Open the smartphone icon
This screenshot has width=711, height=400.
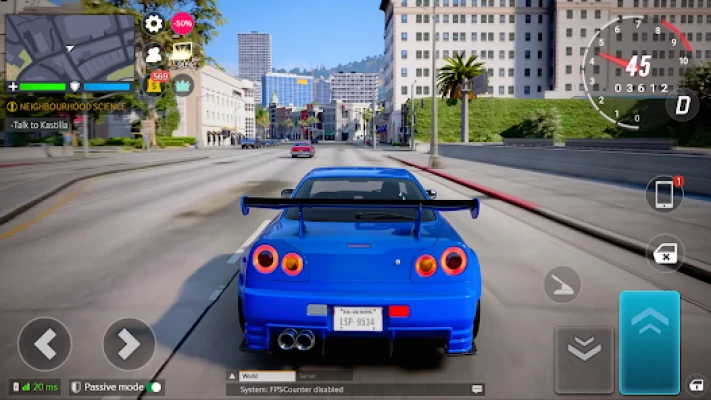pyautogui.click(x=663, y=194)
